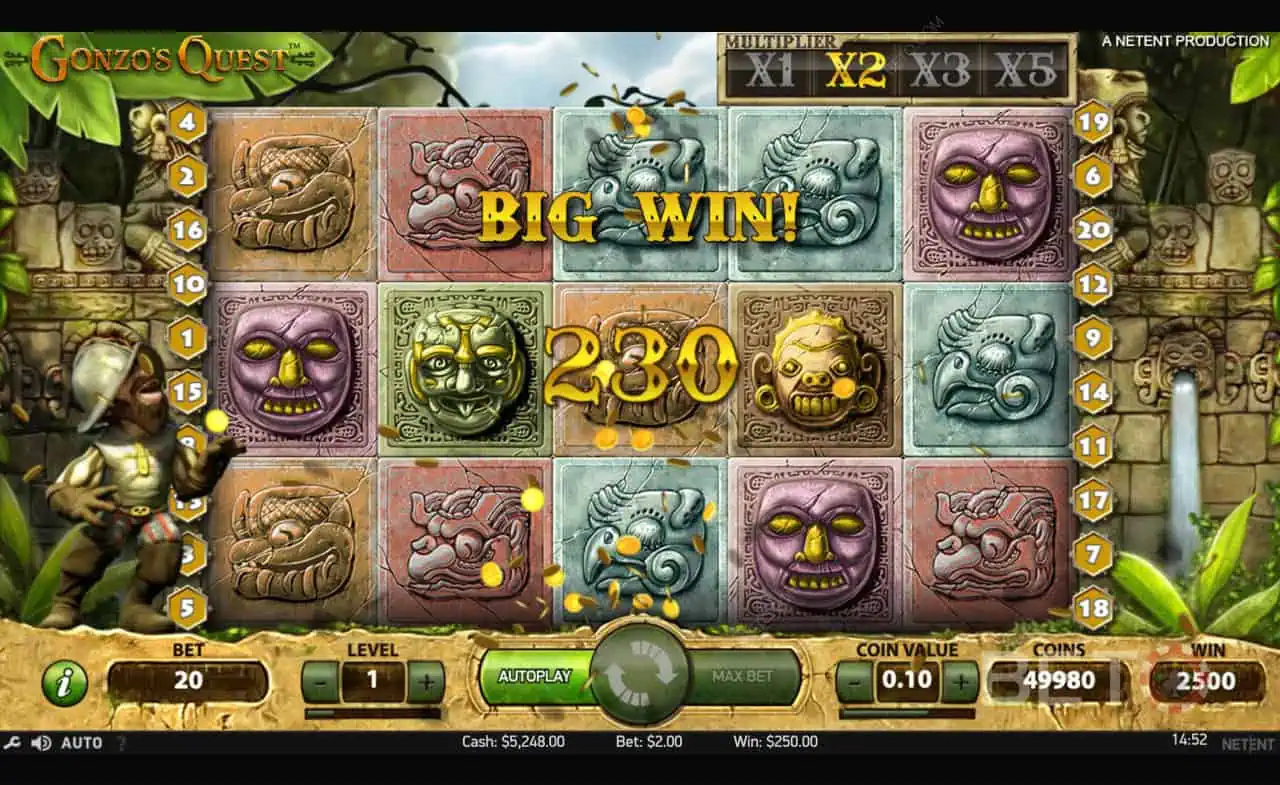Open game settings via the wrench icon
This screenshot has height=785, width=1280.
coord(14,743)
